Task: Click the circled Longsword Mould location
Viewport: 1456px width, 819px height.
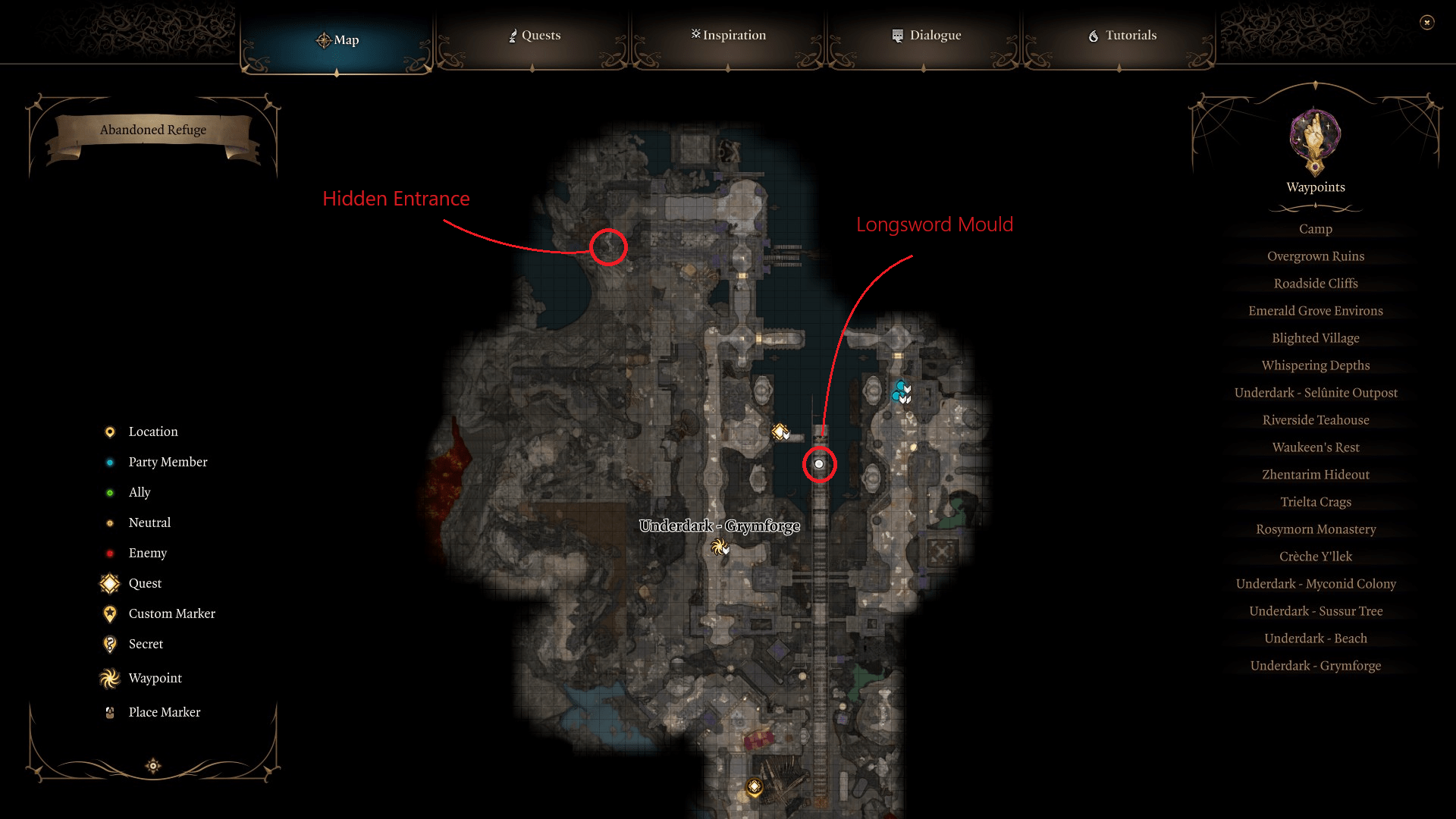Action: [818, 464]
